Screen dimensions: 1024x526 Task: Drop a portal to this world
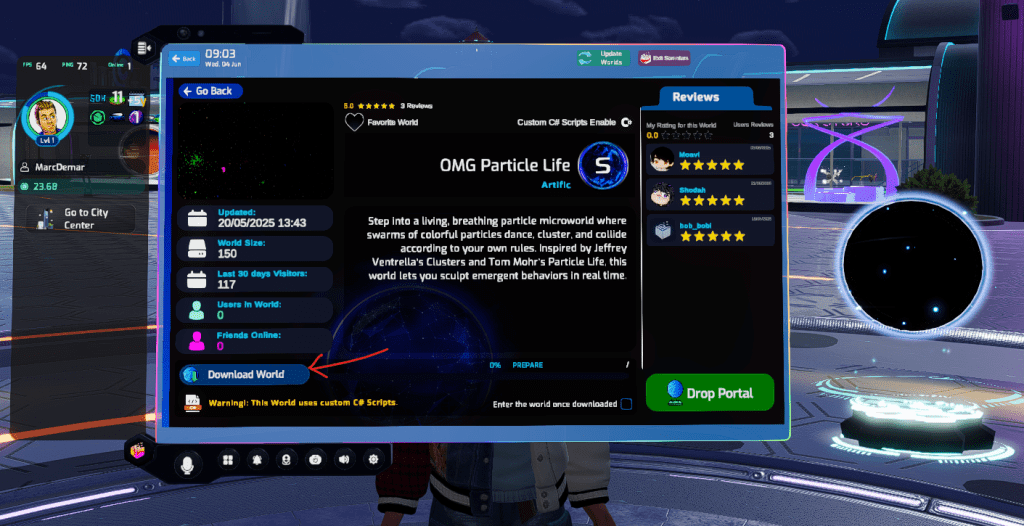pos(710,393)
